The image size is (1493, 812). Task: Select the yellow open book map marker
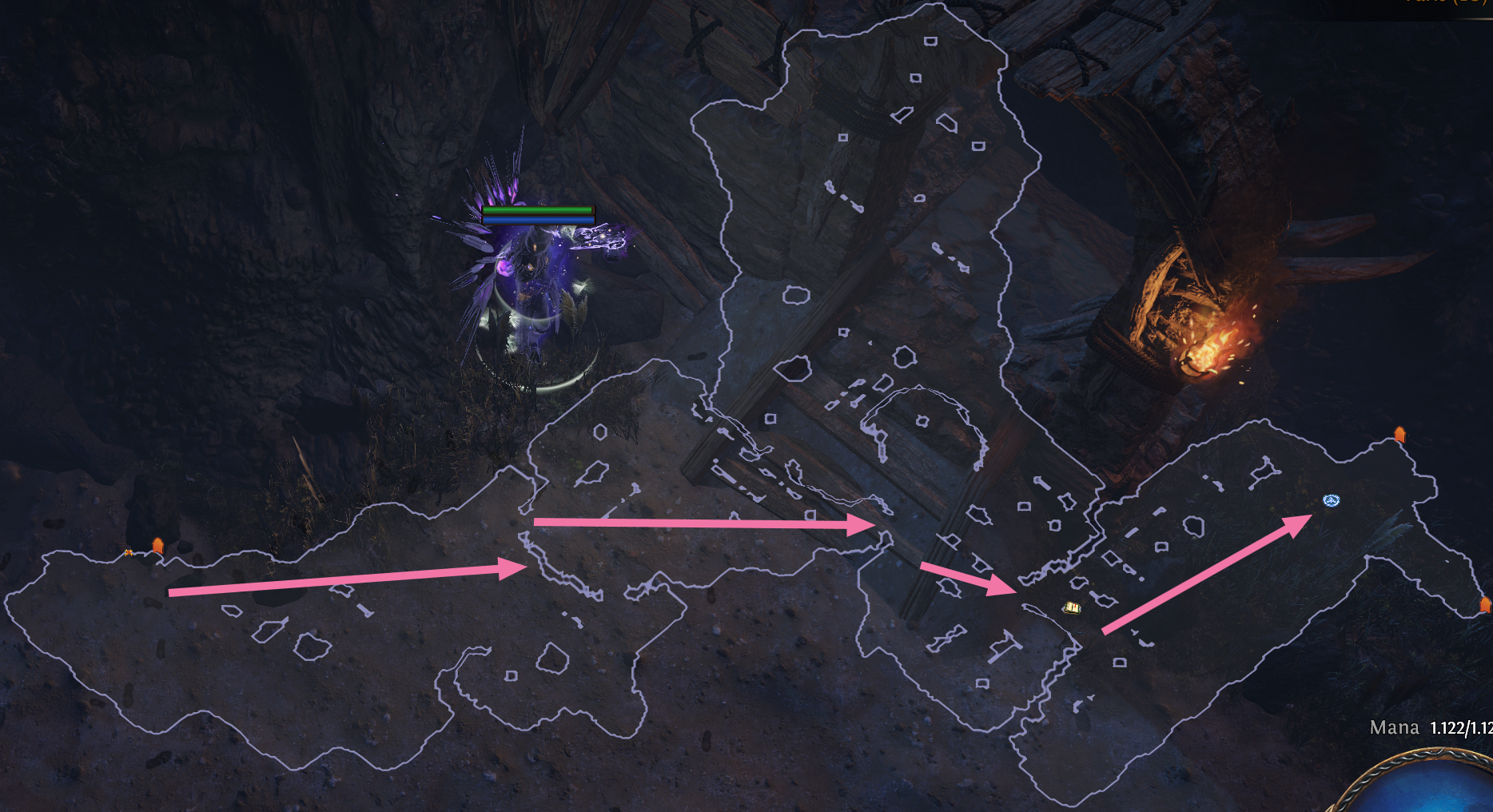click(x=1072, y=609)
